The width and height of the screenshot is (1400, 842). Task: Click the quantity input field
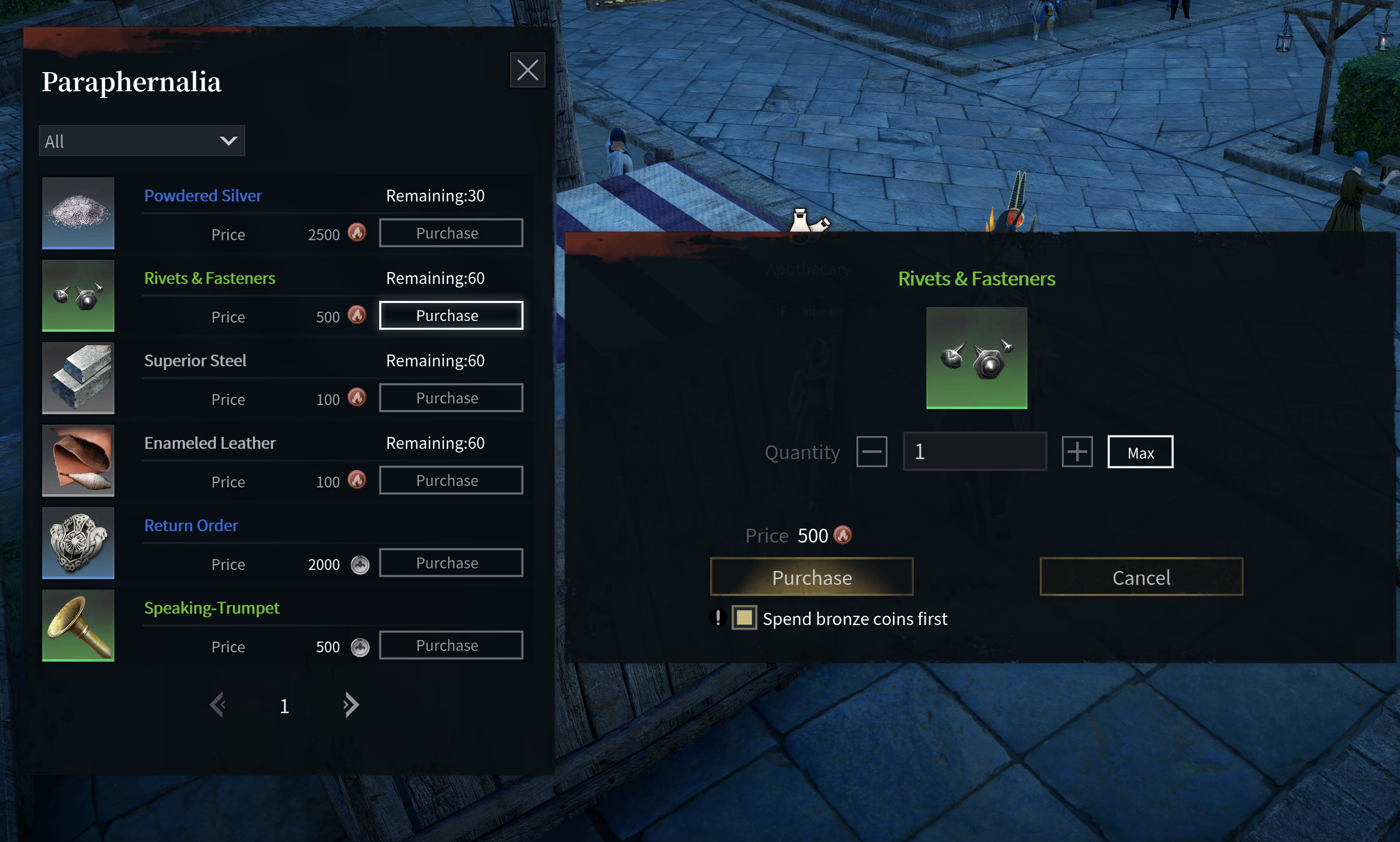(974, 451)
